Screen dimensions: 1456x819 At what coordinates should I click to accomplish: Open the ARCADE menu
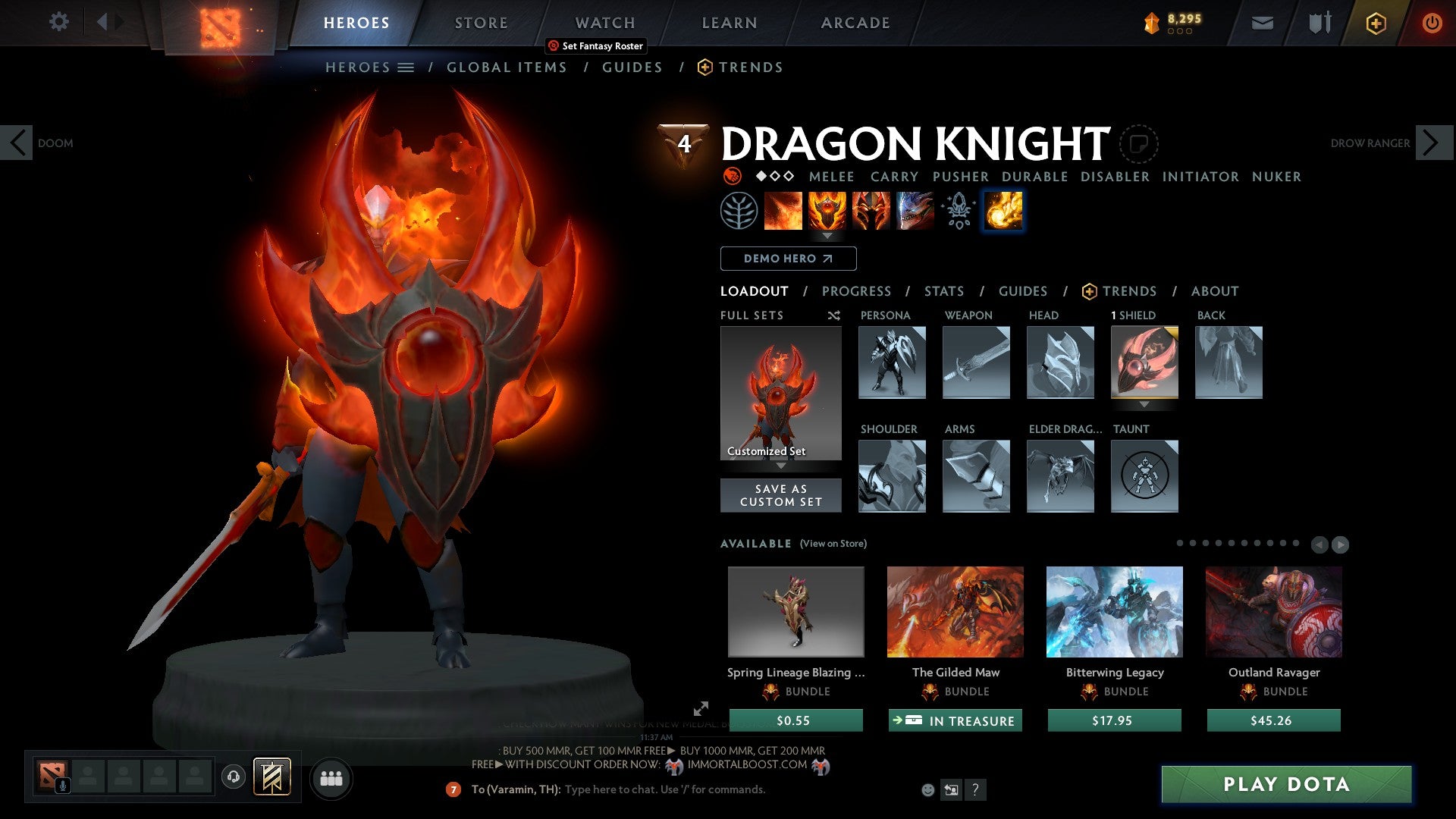click(855, 23)
